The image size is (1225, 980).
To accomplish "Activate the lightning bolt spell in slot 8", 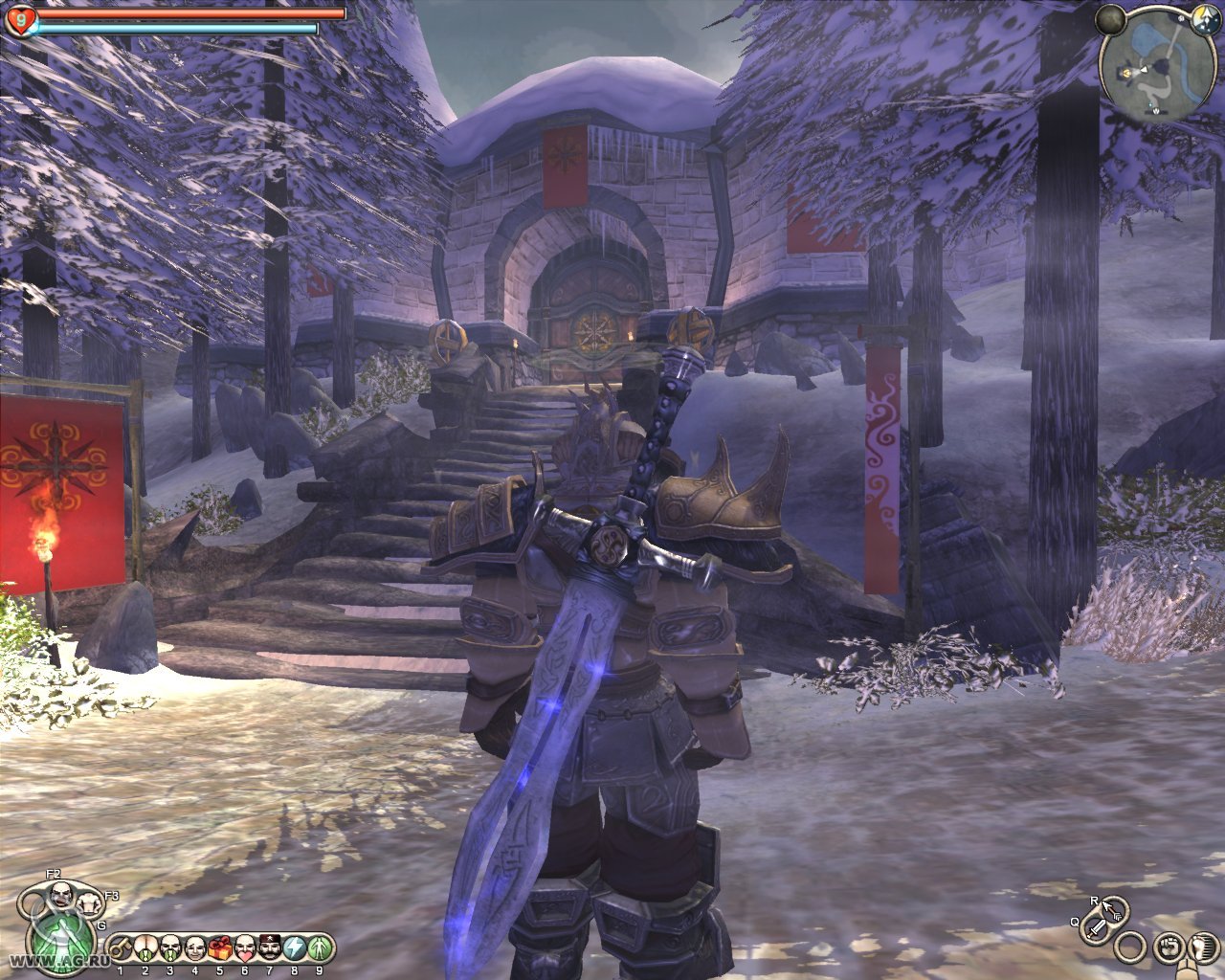I will [295, 948].
